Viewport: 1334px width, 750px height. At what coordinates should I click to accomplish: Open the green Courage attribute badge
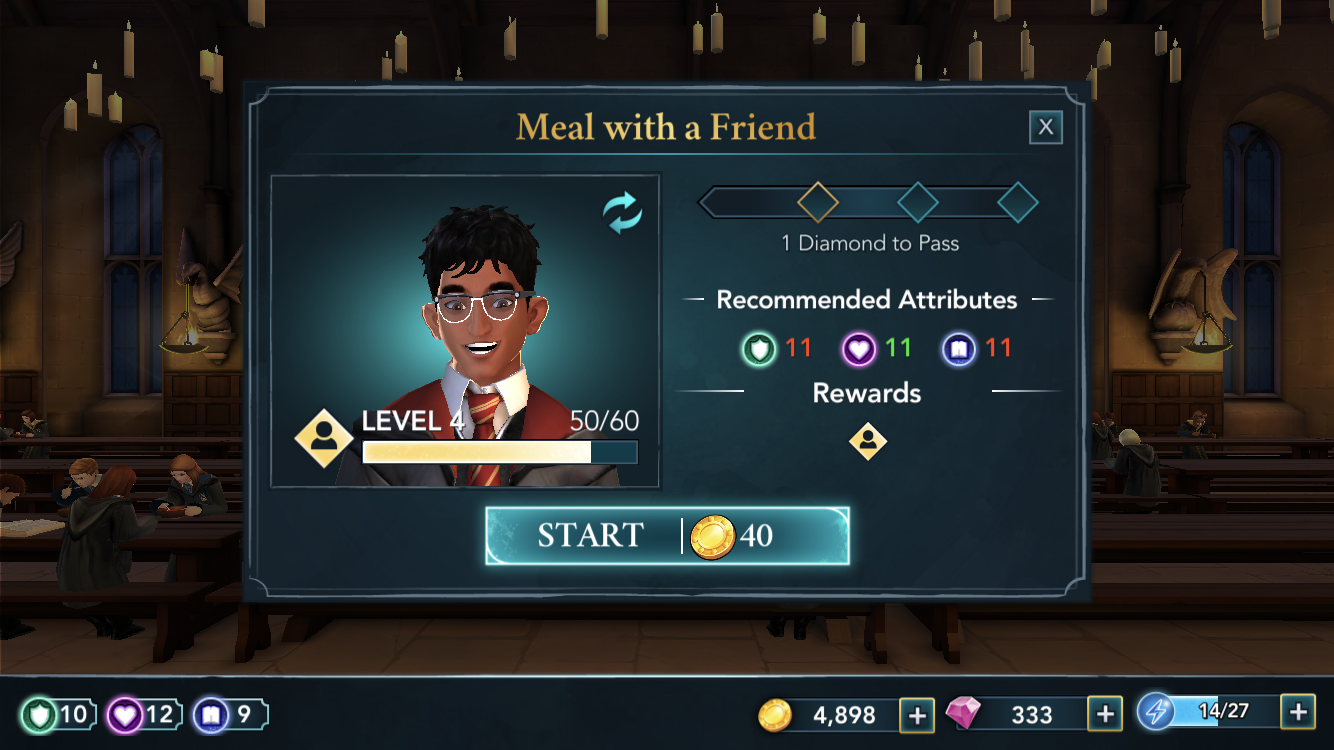click(59, 714)
